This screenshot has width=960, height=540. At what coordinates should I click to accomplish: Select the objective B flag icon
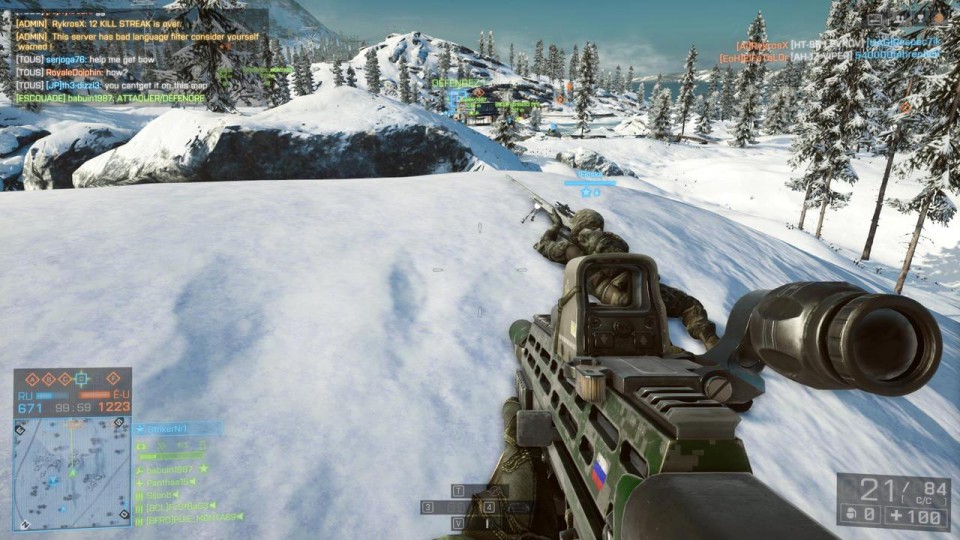coord(47,379)
